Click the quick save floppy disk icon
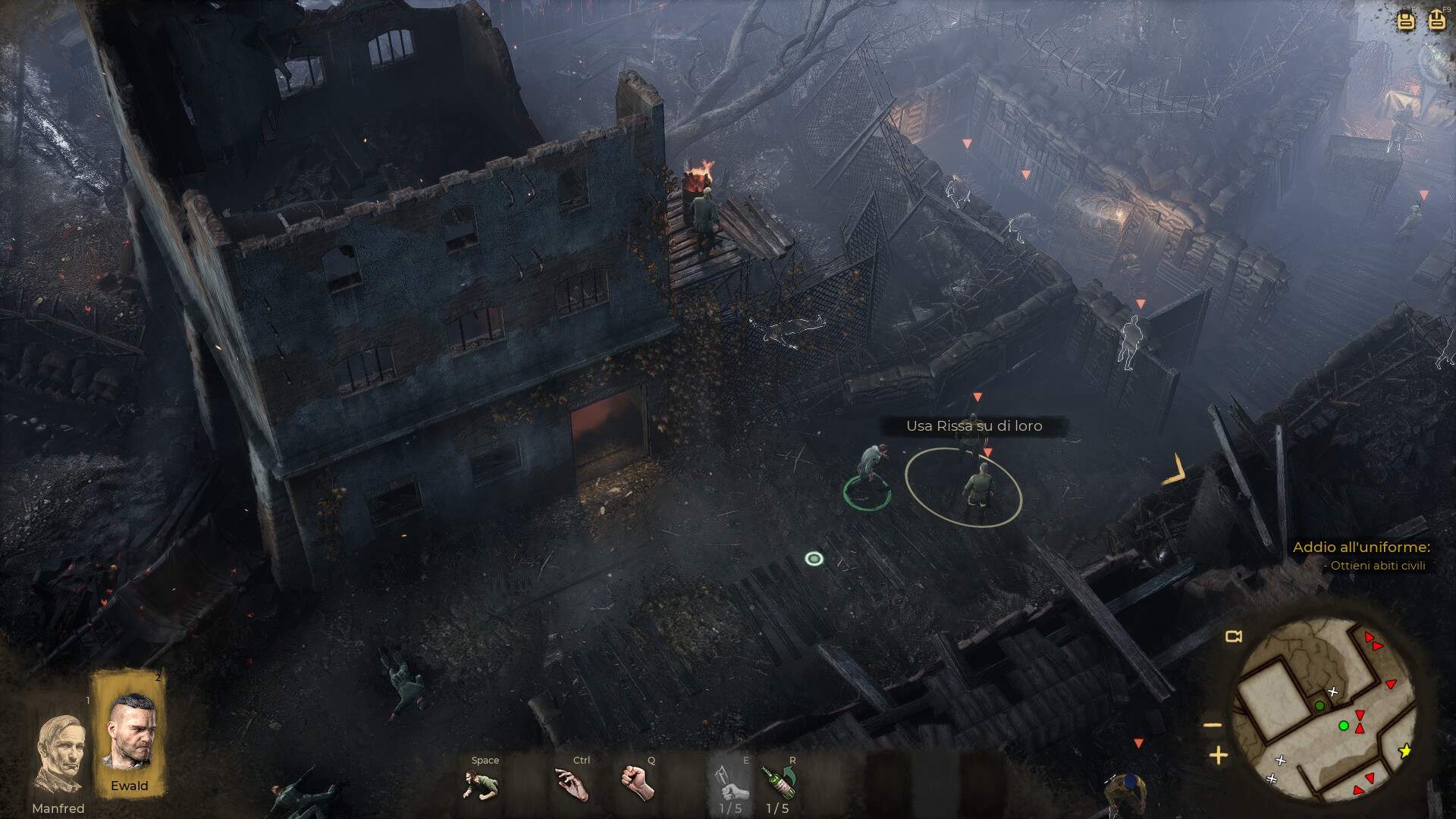This screenshot has width=1456, height=819. coord(1406,20)
